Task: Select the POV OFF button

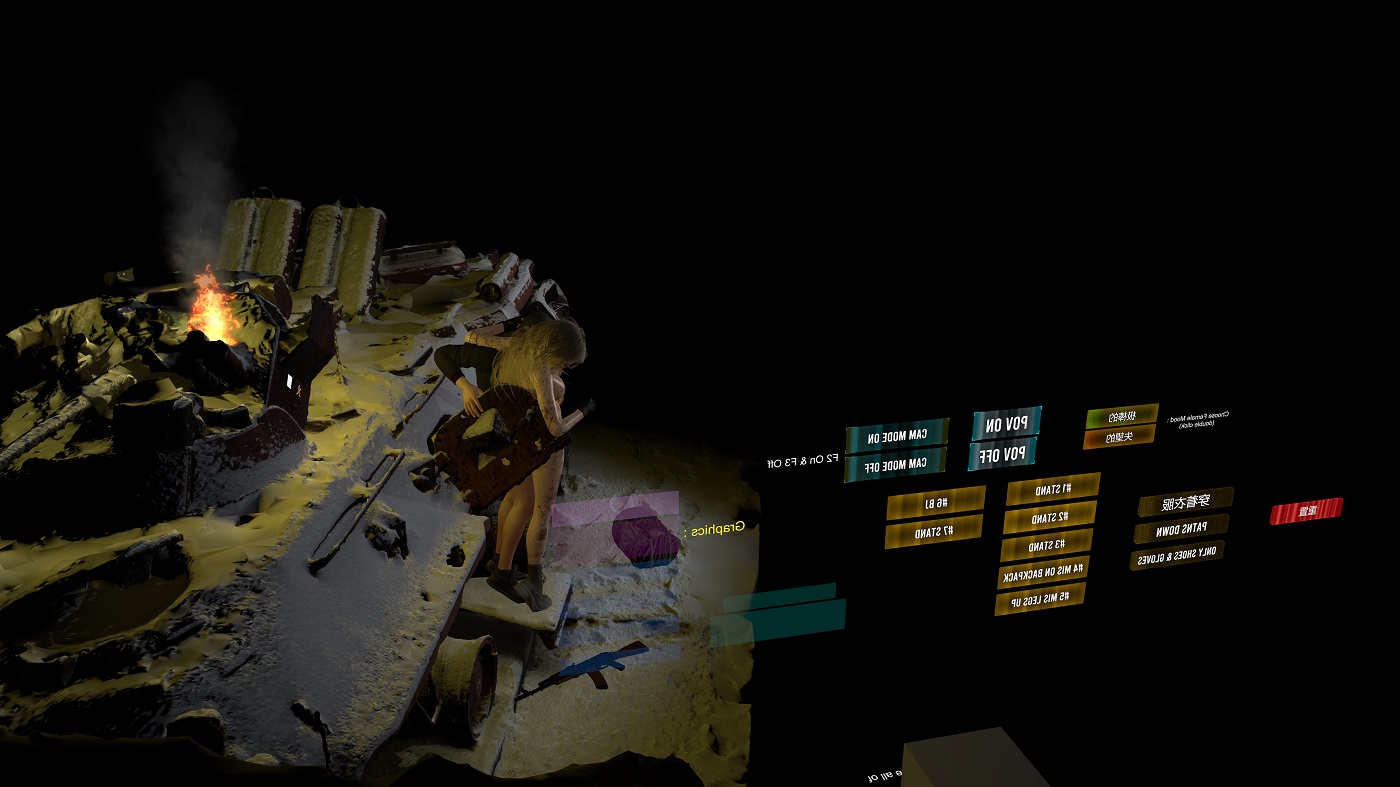Action: point(1002,455)
